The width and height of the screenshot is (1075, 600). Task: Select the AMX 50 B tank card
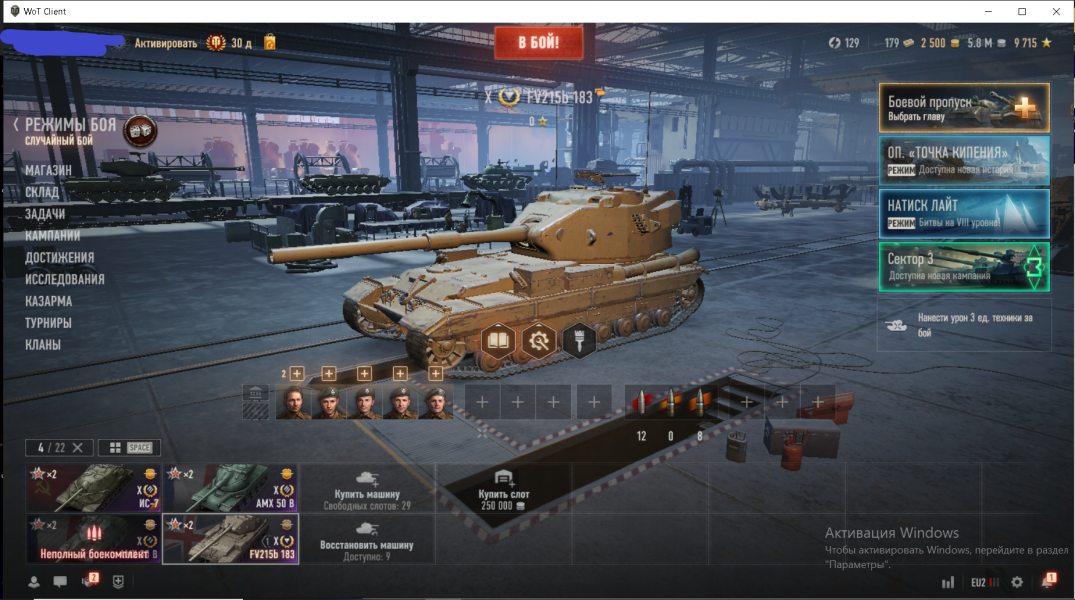230,488
